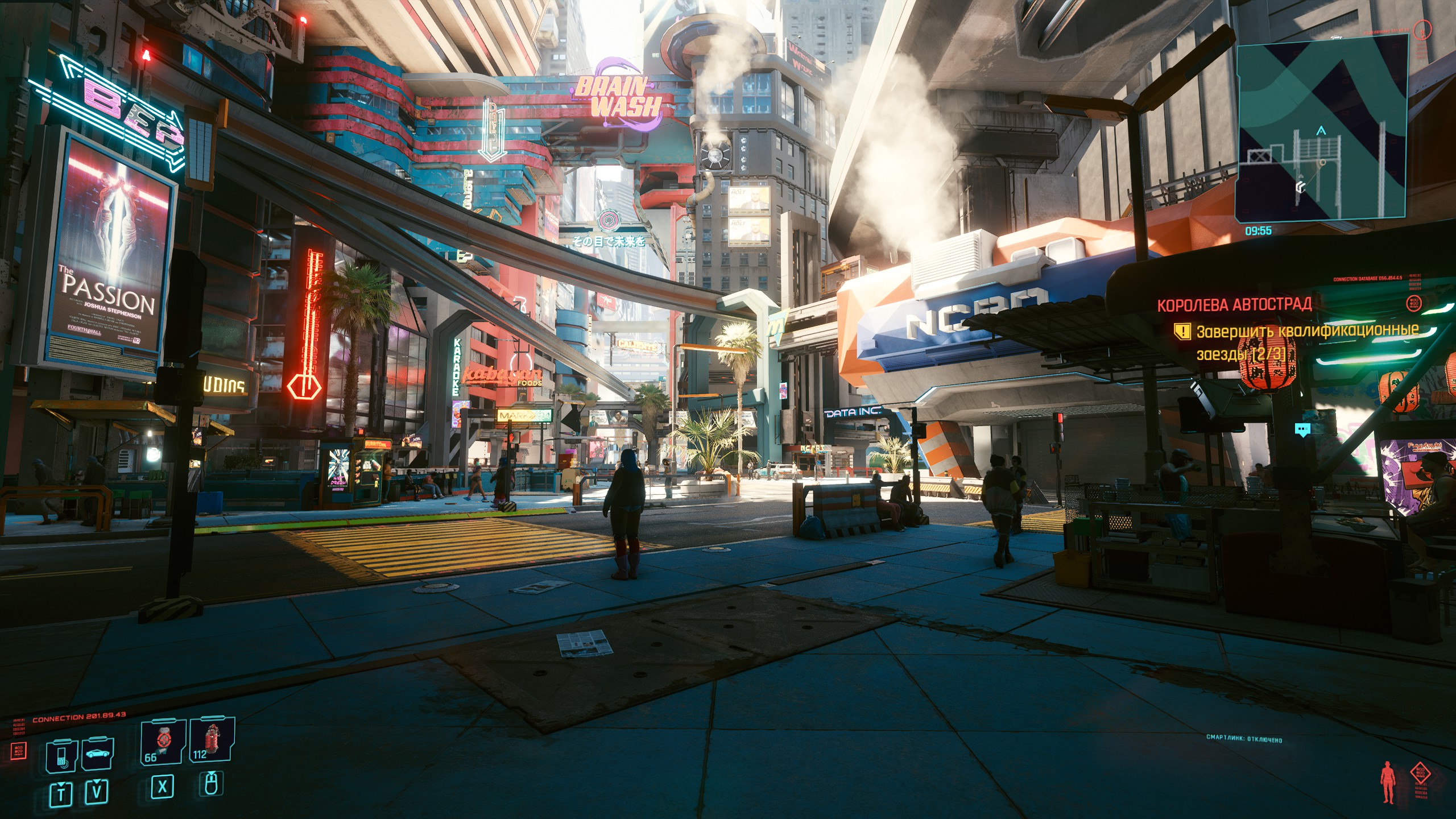1456x819 pixels.
Task: Click the vehicle summon car icon
Action: click(x=98, y=752)
